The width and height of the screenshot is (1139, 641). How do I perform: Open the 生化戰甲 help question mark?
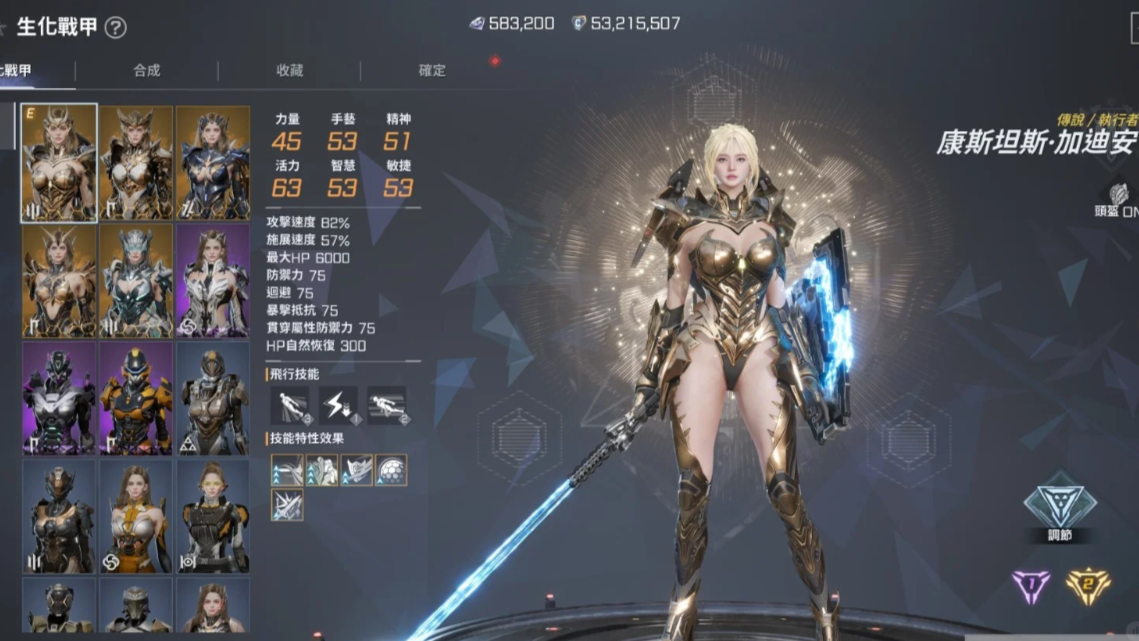coord(116,28)
